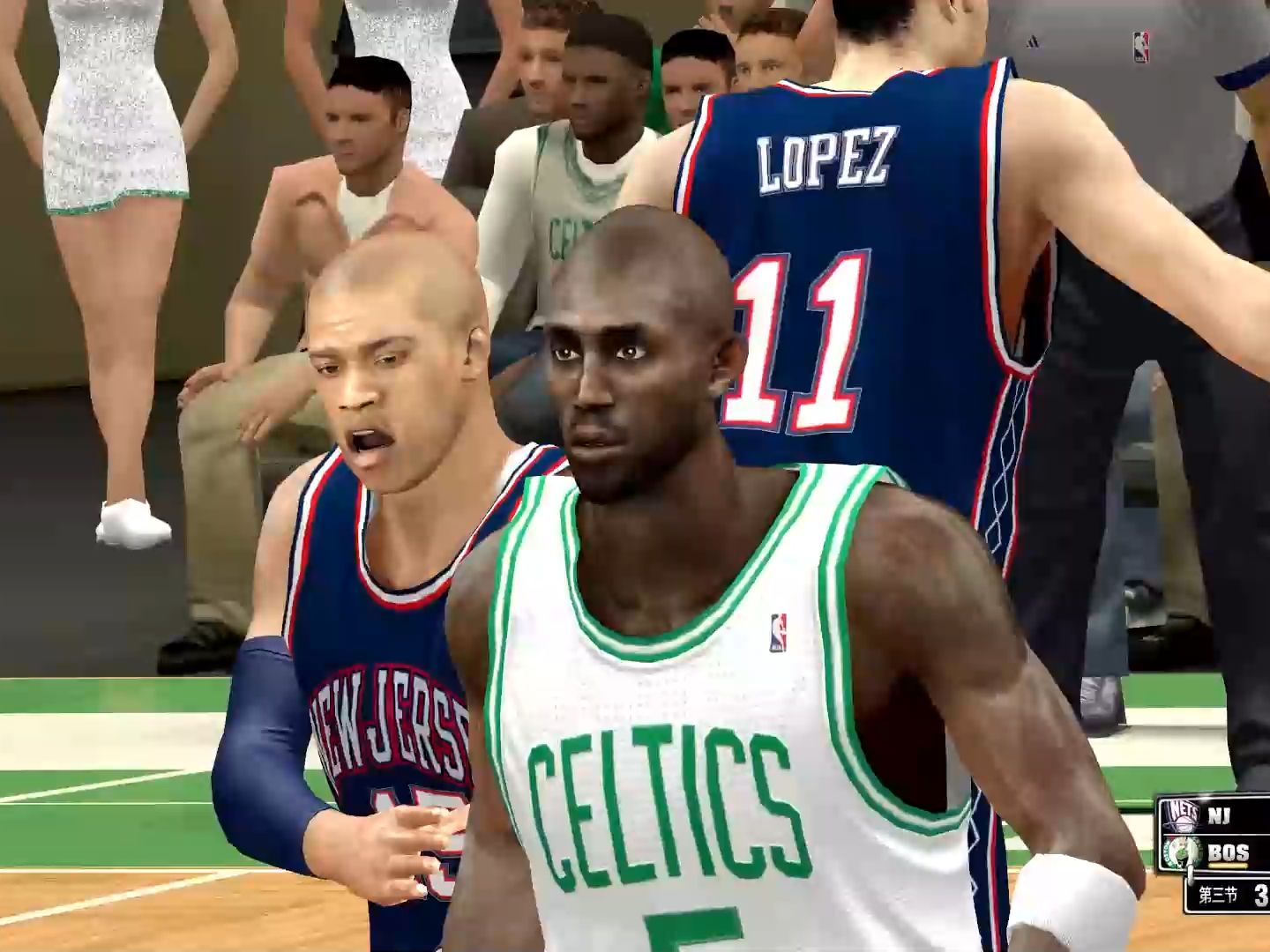Viewport: 1270px width, 952px height.
Task: Click the Nets logo on the scoreboard
Action: [1181, 814]
